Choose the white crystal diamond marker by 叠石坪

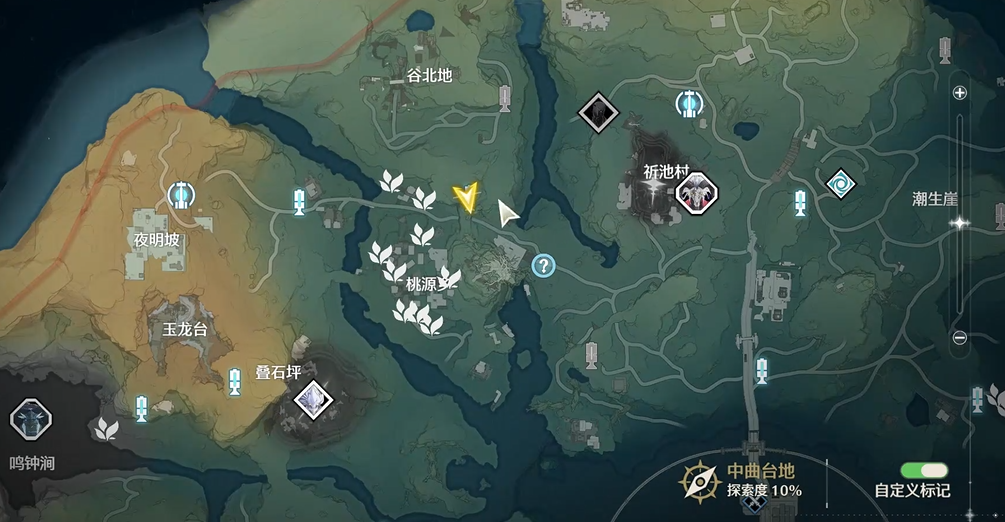point(314,400)
